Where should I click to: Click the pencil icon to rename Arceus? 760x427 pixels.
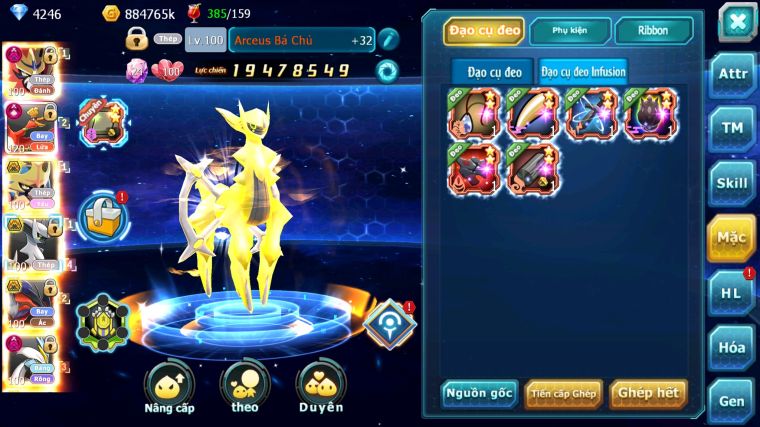(x=389, y=40)
